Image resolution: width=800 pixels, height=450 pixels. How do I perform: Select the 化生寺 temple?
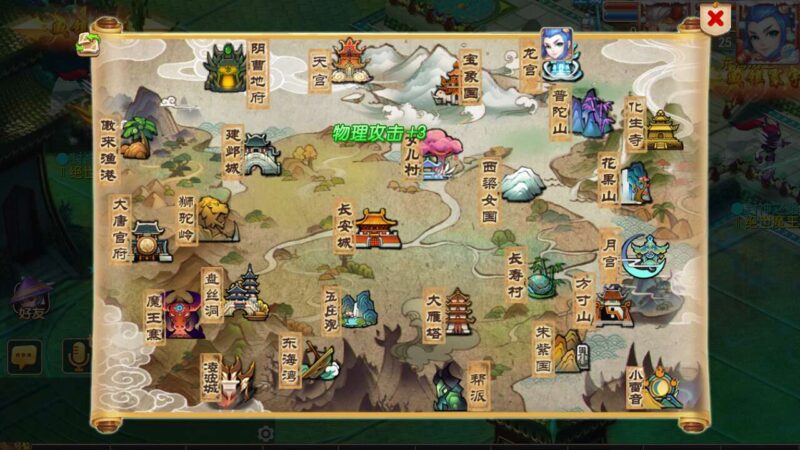[x=661, y=130]
